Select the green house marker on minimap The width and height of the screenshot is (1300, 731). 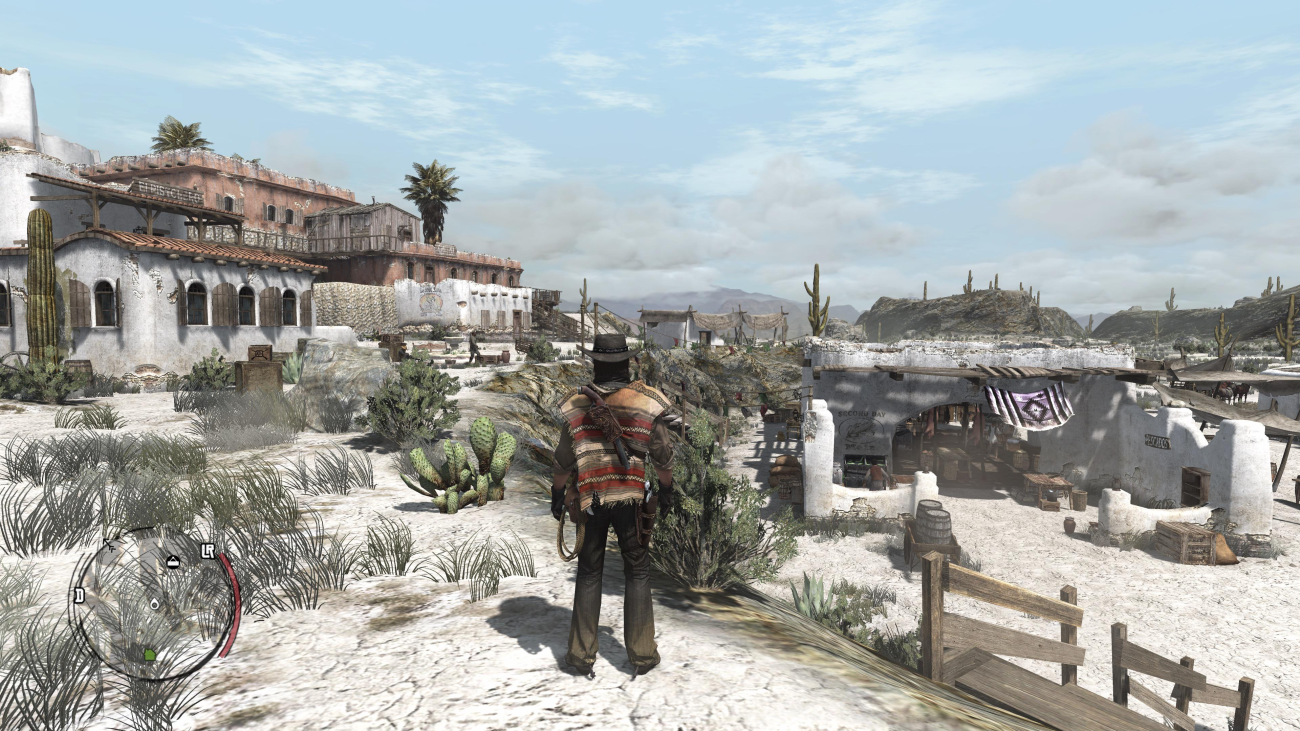(150, 655)
